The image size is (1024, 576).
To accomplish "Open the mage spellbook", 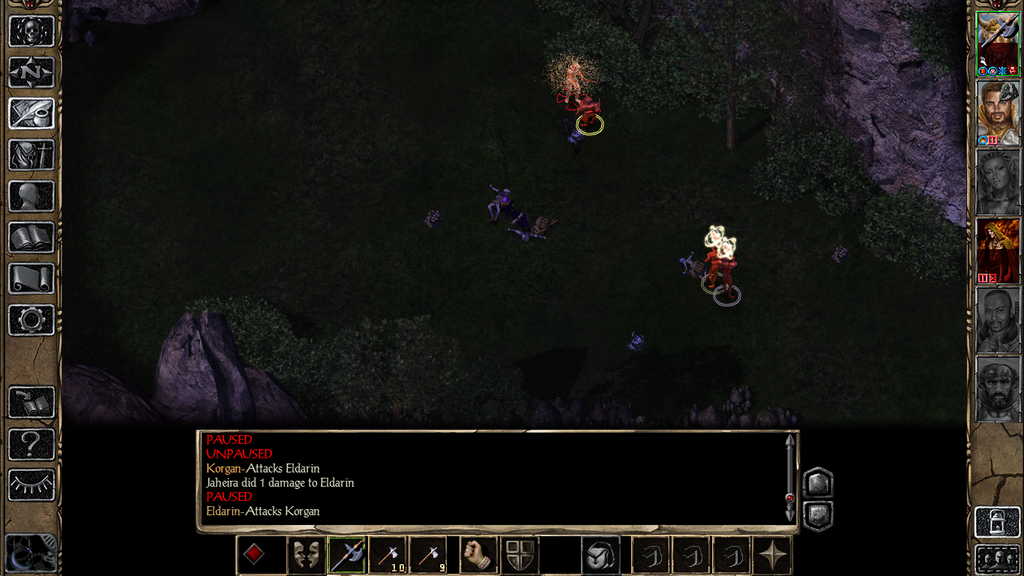I will click(x=31, y=237).
